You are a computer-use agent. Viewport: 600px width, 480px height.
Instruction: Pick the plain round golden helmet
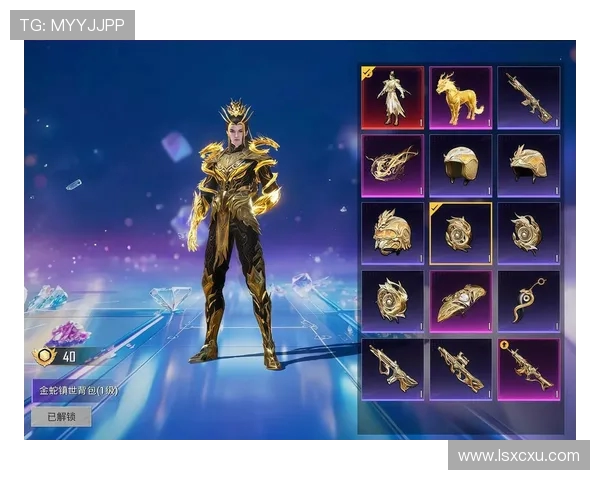click(x=461, y=166)
